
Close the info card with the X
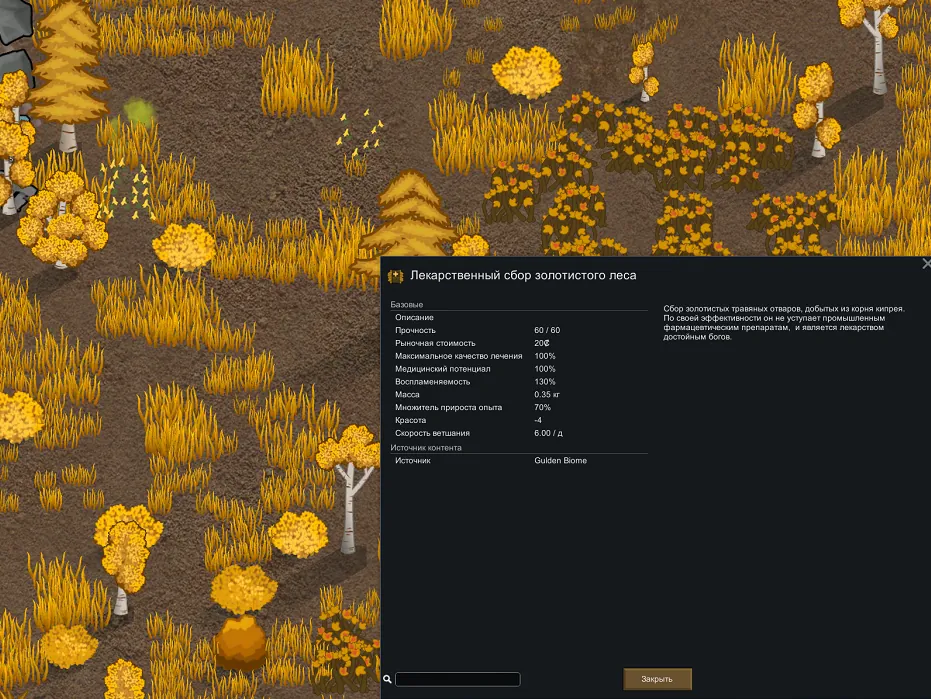(925, 264)
